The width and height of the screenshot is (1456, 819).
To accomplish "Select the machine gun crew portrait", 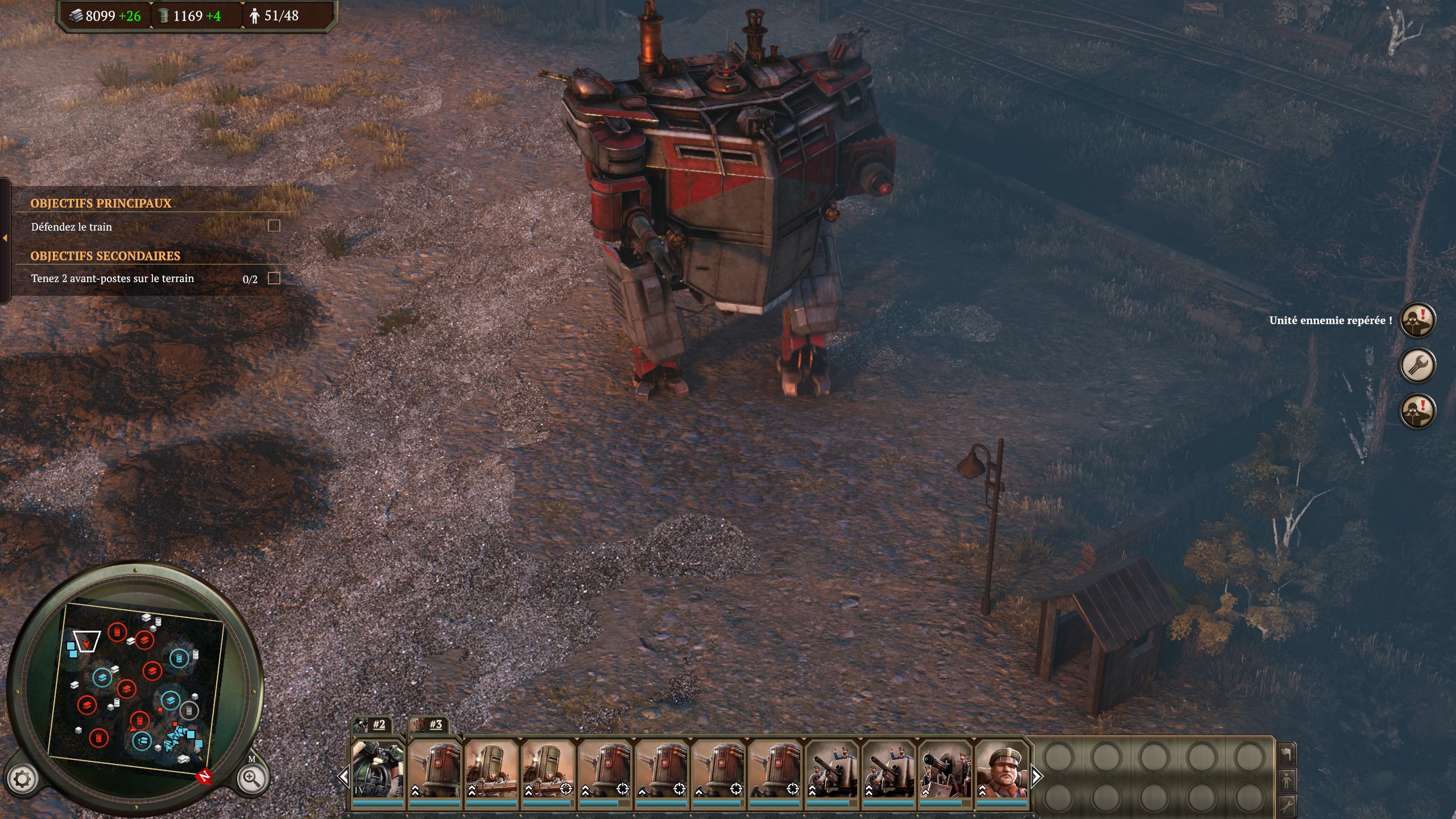I will point(945,769).
